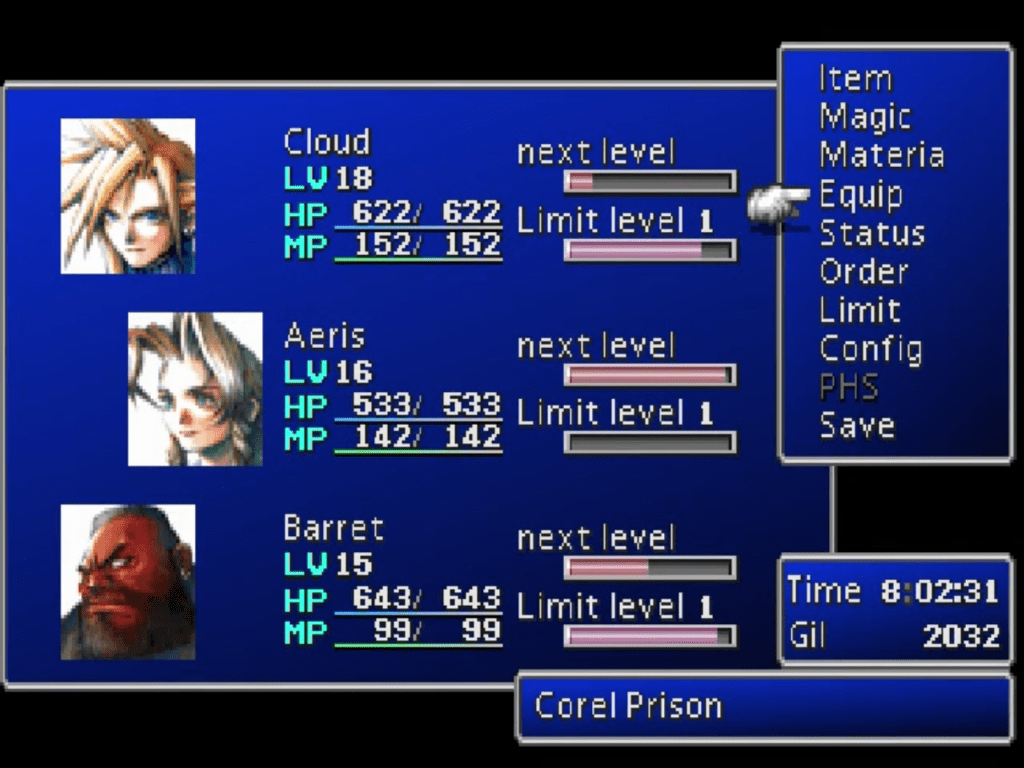This screenshot has height=768, width=1024.
Task: Select Order to rearrange the party
Action: coord(863,272)
